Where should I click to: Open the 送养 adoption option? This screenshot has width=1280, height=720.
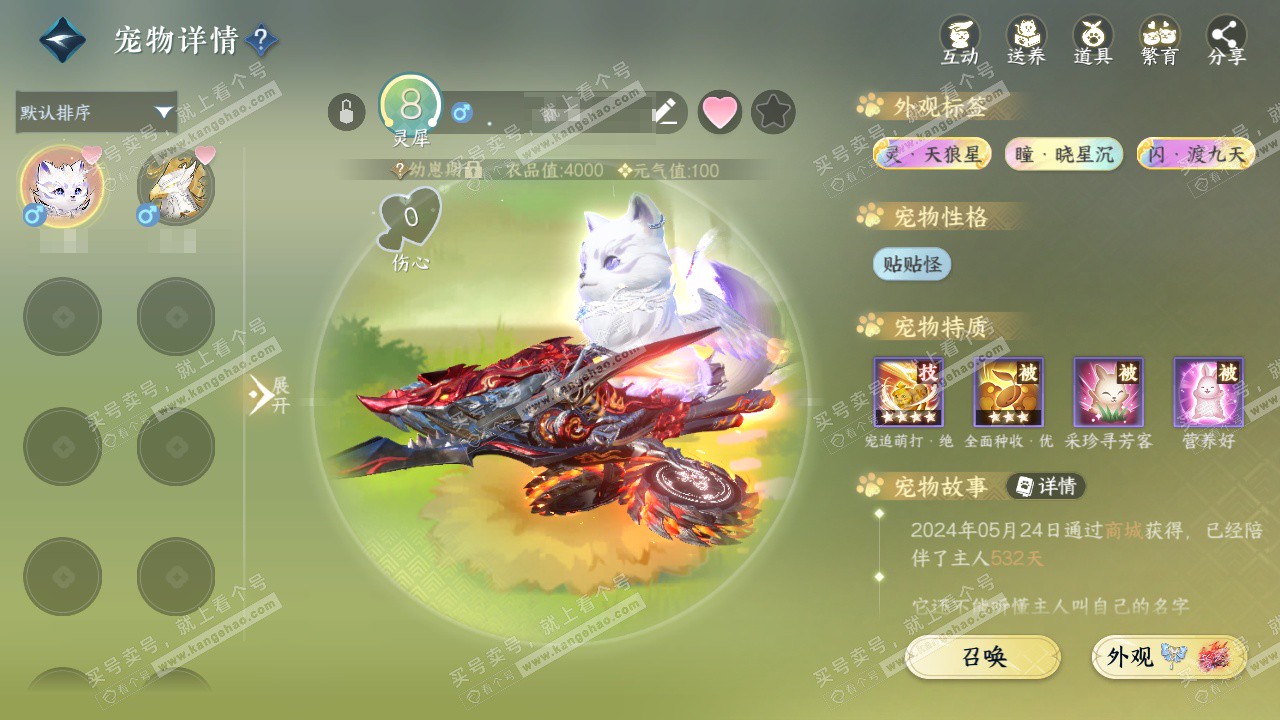tap(1026, 41)
